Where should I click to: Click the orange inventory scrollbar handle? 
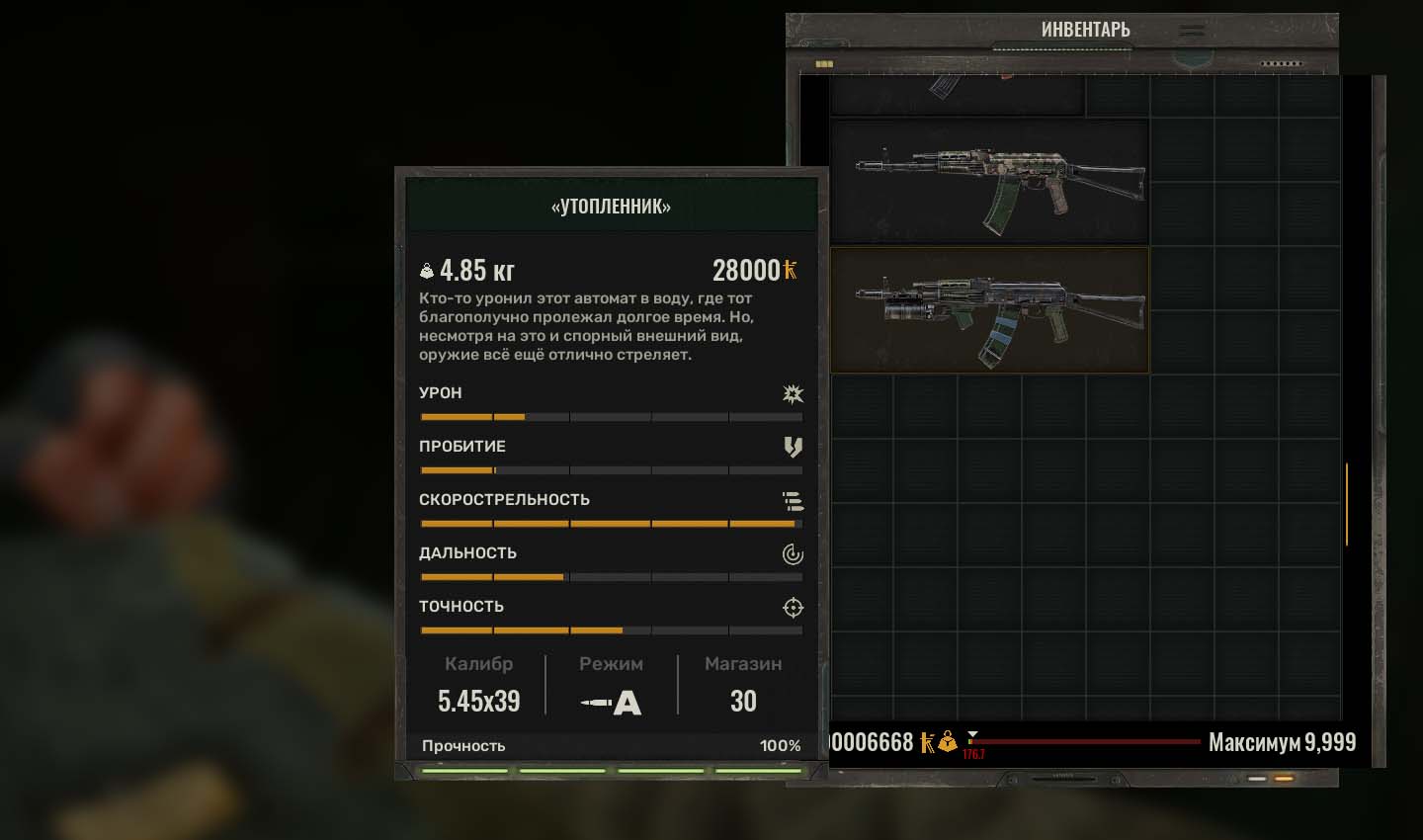pos(1346,504)
